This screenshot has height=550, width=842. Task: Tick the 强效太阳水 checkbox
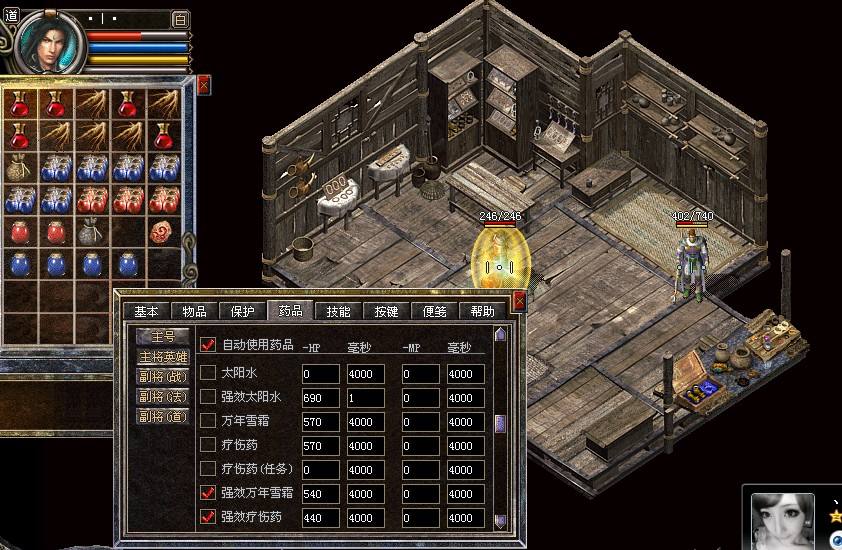pos(209,397)
